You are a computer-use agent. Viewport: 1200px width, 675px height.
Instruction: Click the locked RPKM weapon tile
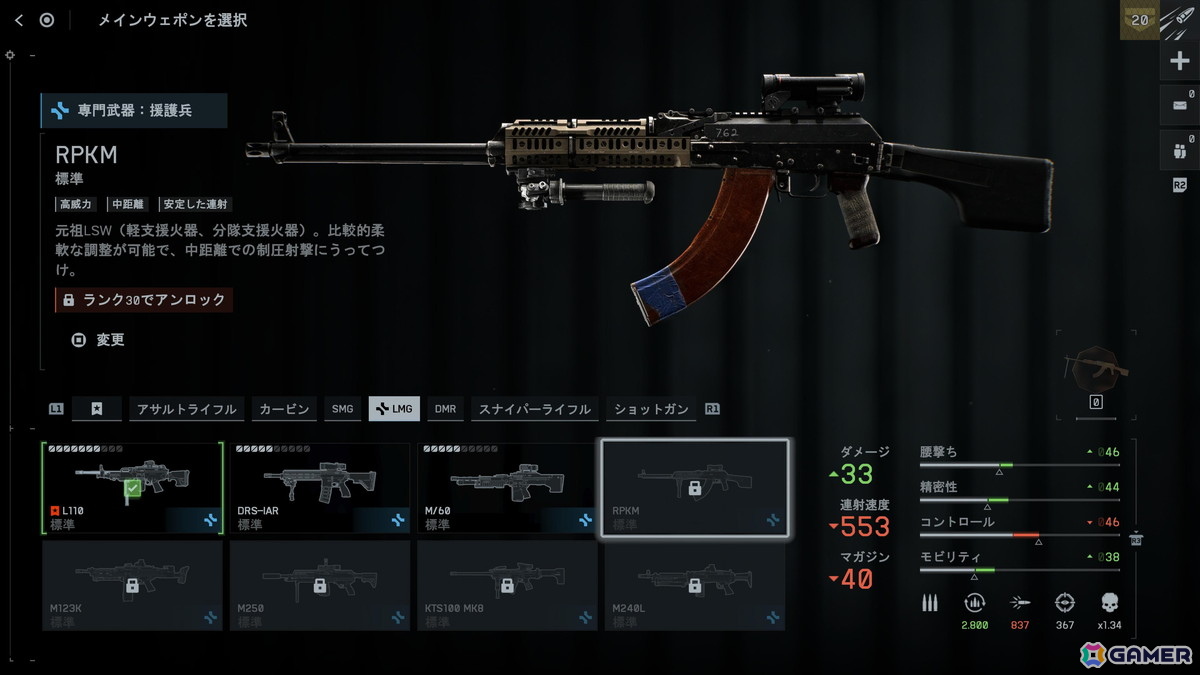pyautogui.click(x=694, y=488)
